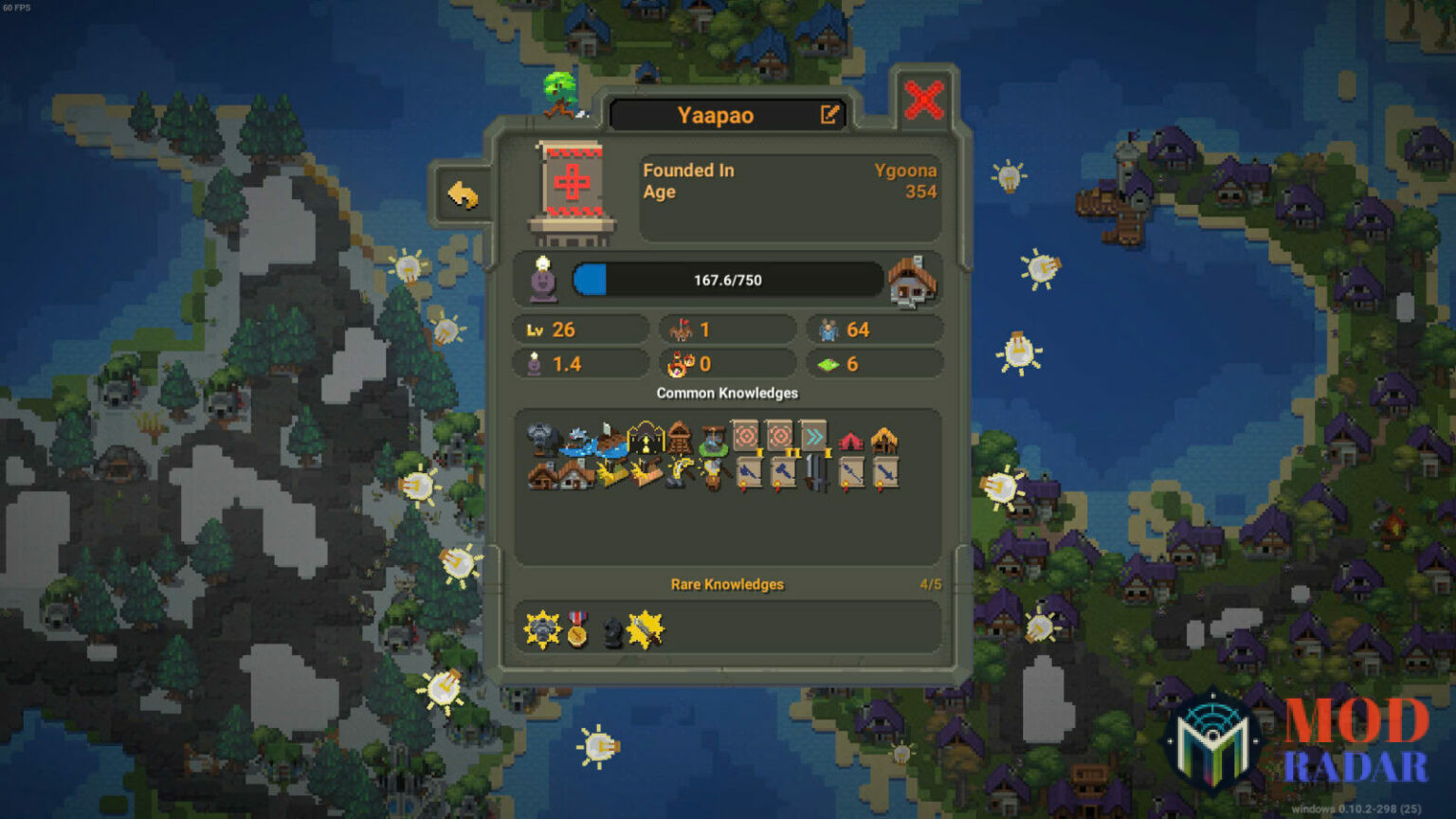Click the village banner emblem
The width and height of the screenshot is (1456, 819).
tap(571, 190)
